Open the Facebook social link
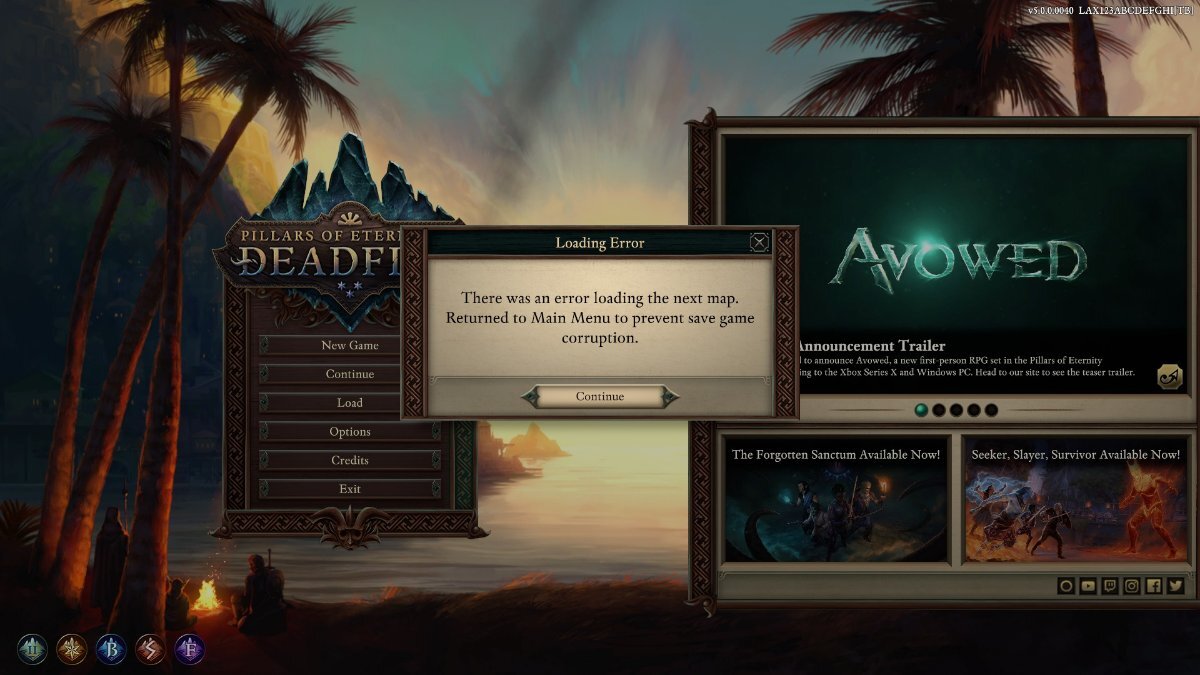This screenshot has height=675, width=1200. (x=1154, y=586)
